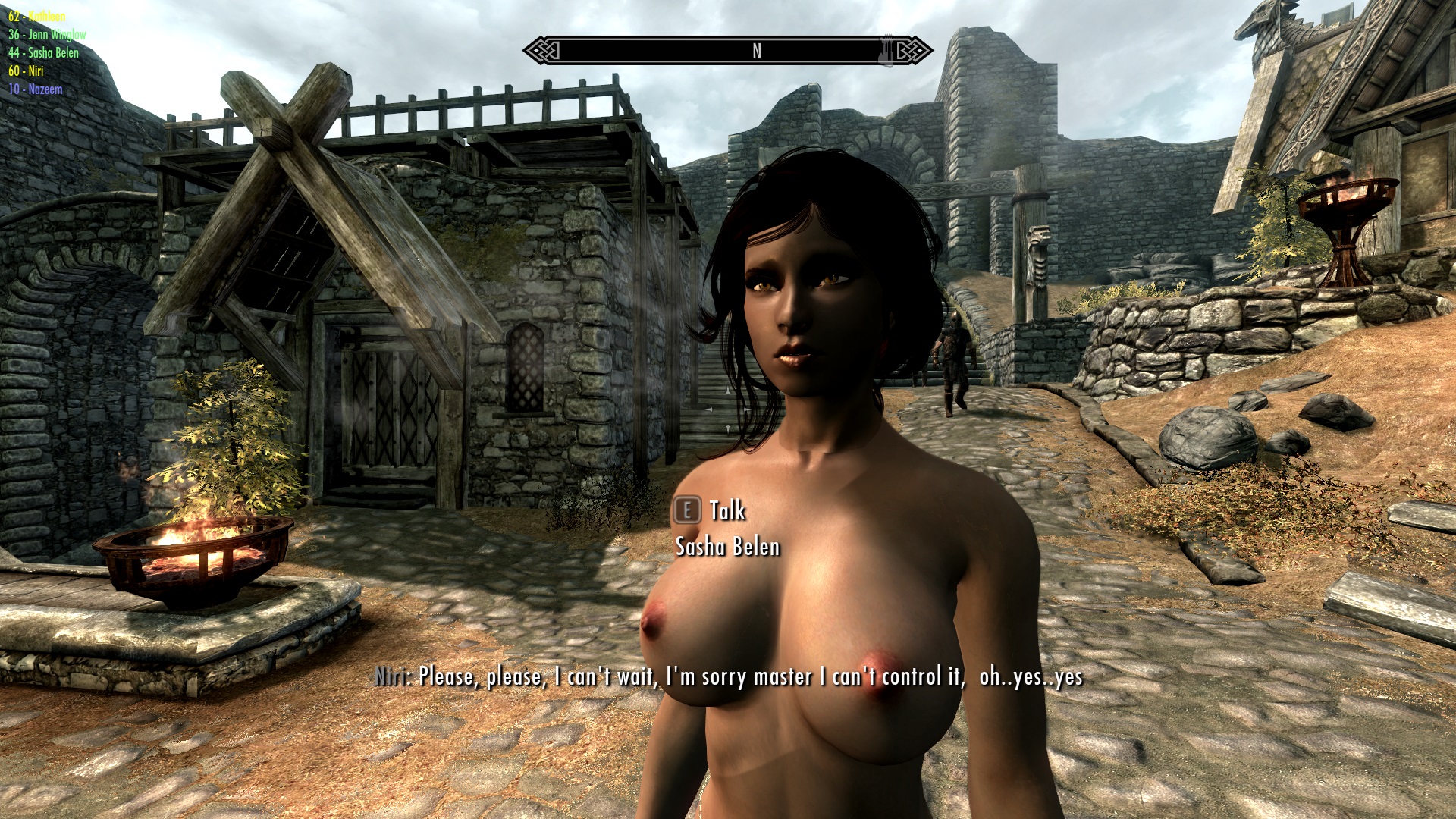
Task: Click the compass bar's north marker
Action: pos(756,51)
